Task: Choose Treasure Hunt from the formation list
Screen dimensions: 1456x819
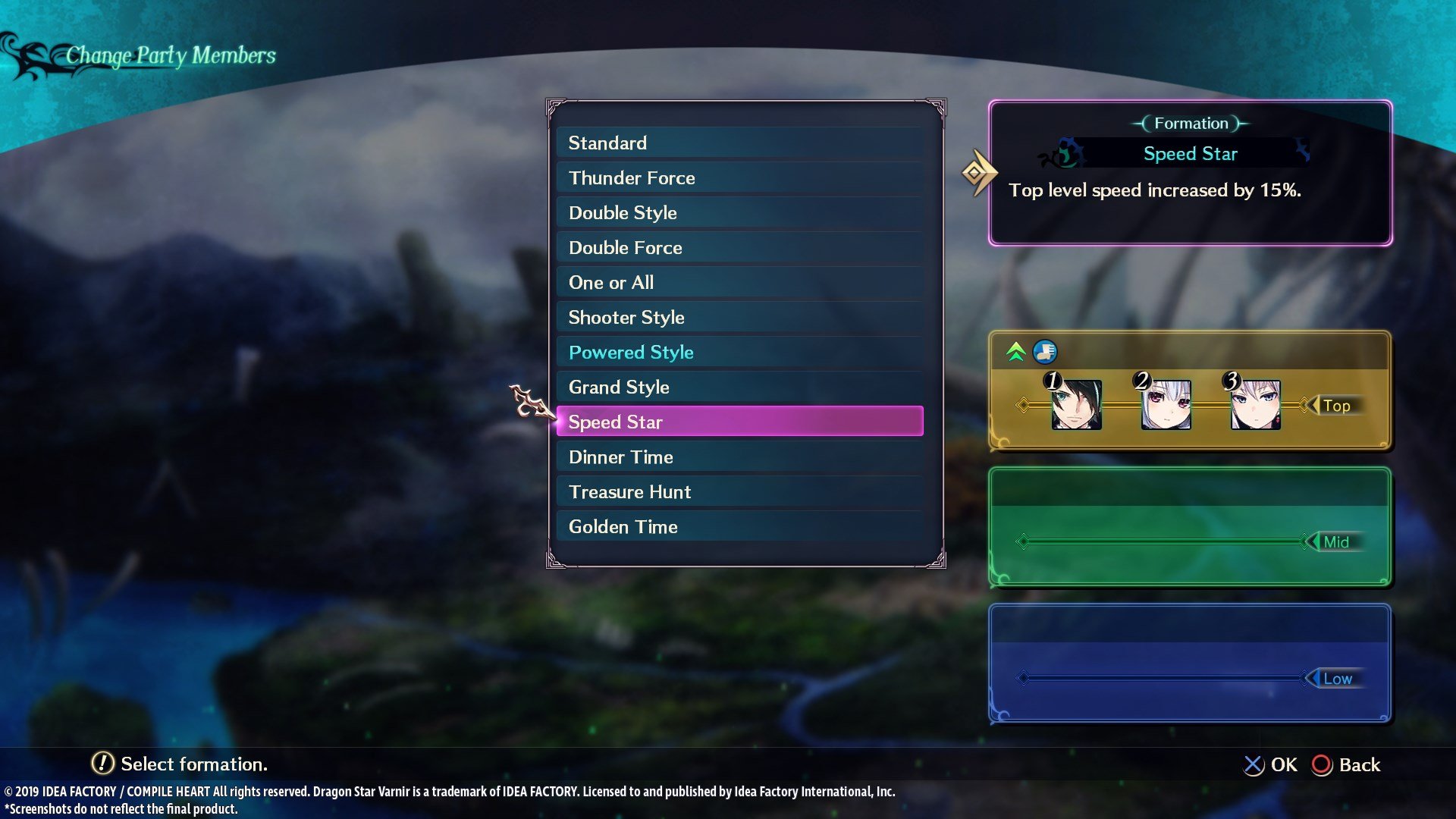Action: pos(629,491)
